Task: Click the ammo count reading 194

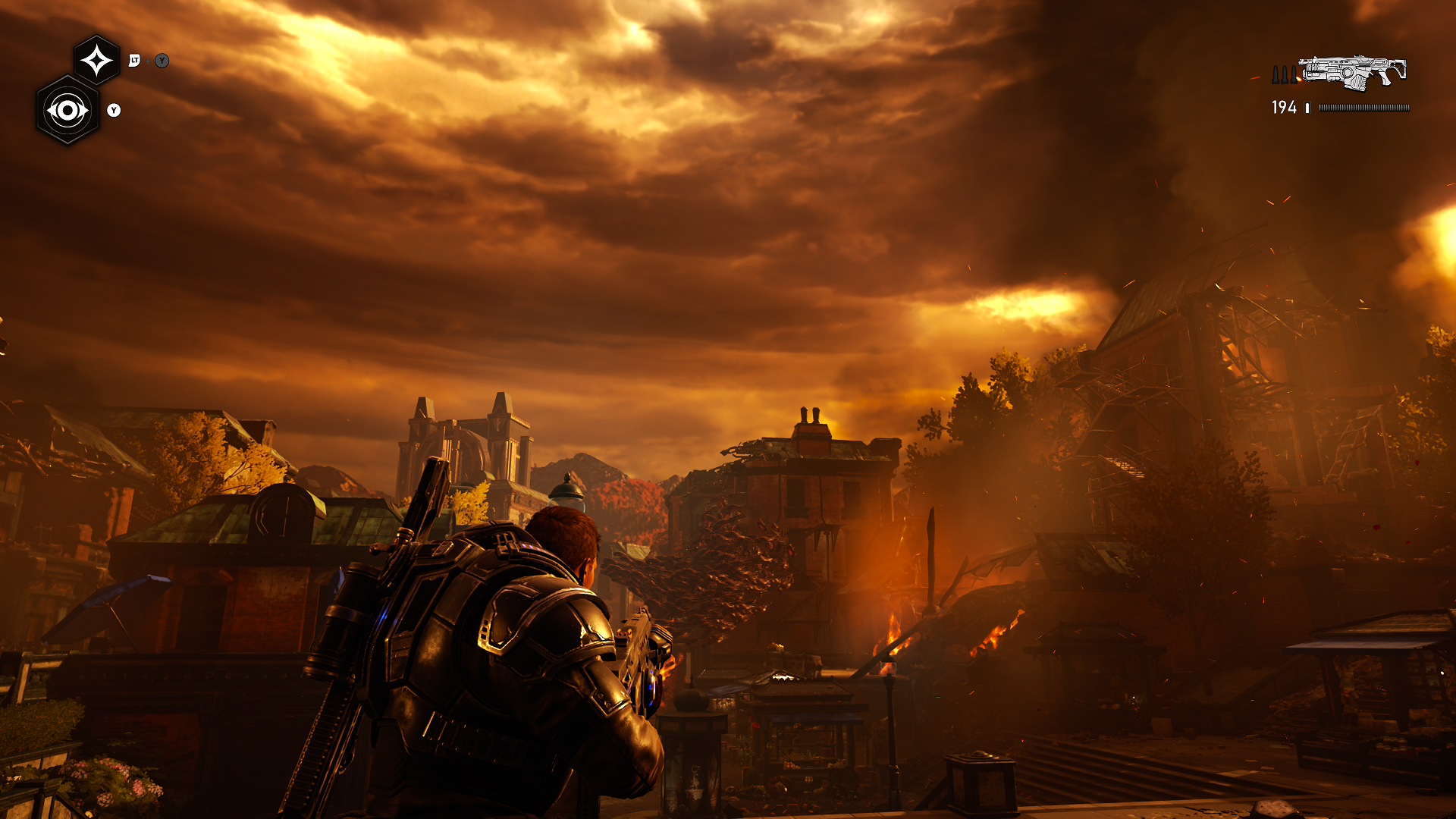Action: (x=1284, y=108)
